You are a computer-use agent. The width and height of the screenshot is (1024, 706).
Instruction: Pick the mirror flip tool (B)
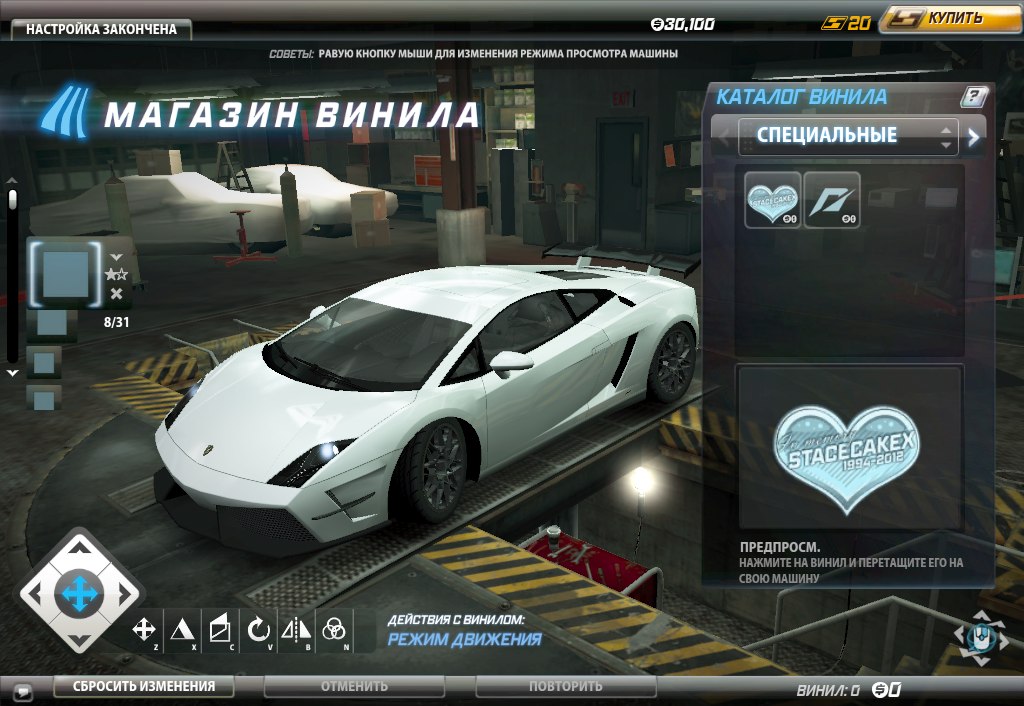[x=296, y=629]
